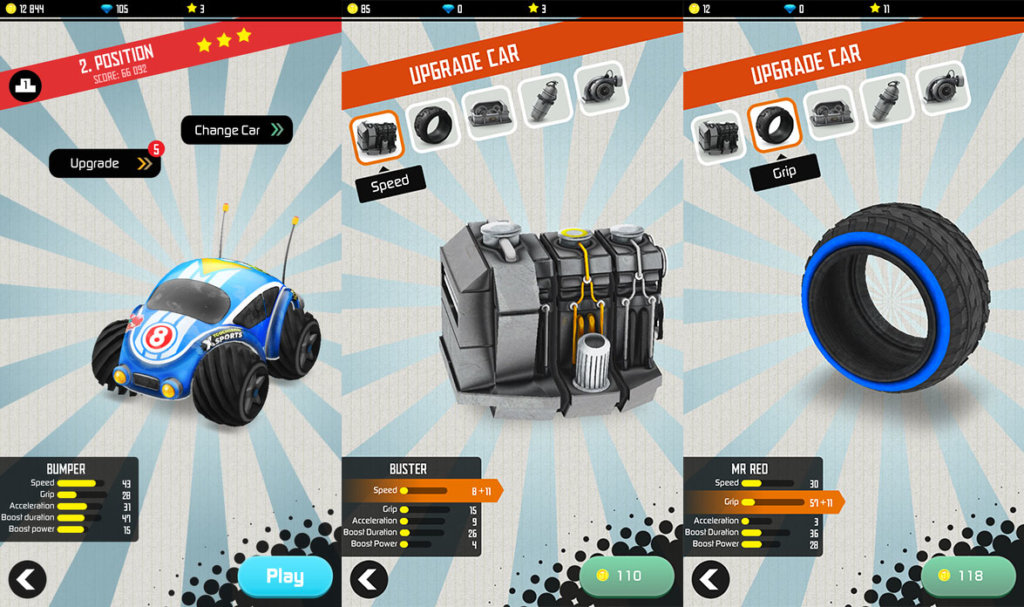Go back using arrow beside Play button
The width and height of the screenshot is (1024, 607).
[x=27, y=578]
